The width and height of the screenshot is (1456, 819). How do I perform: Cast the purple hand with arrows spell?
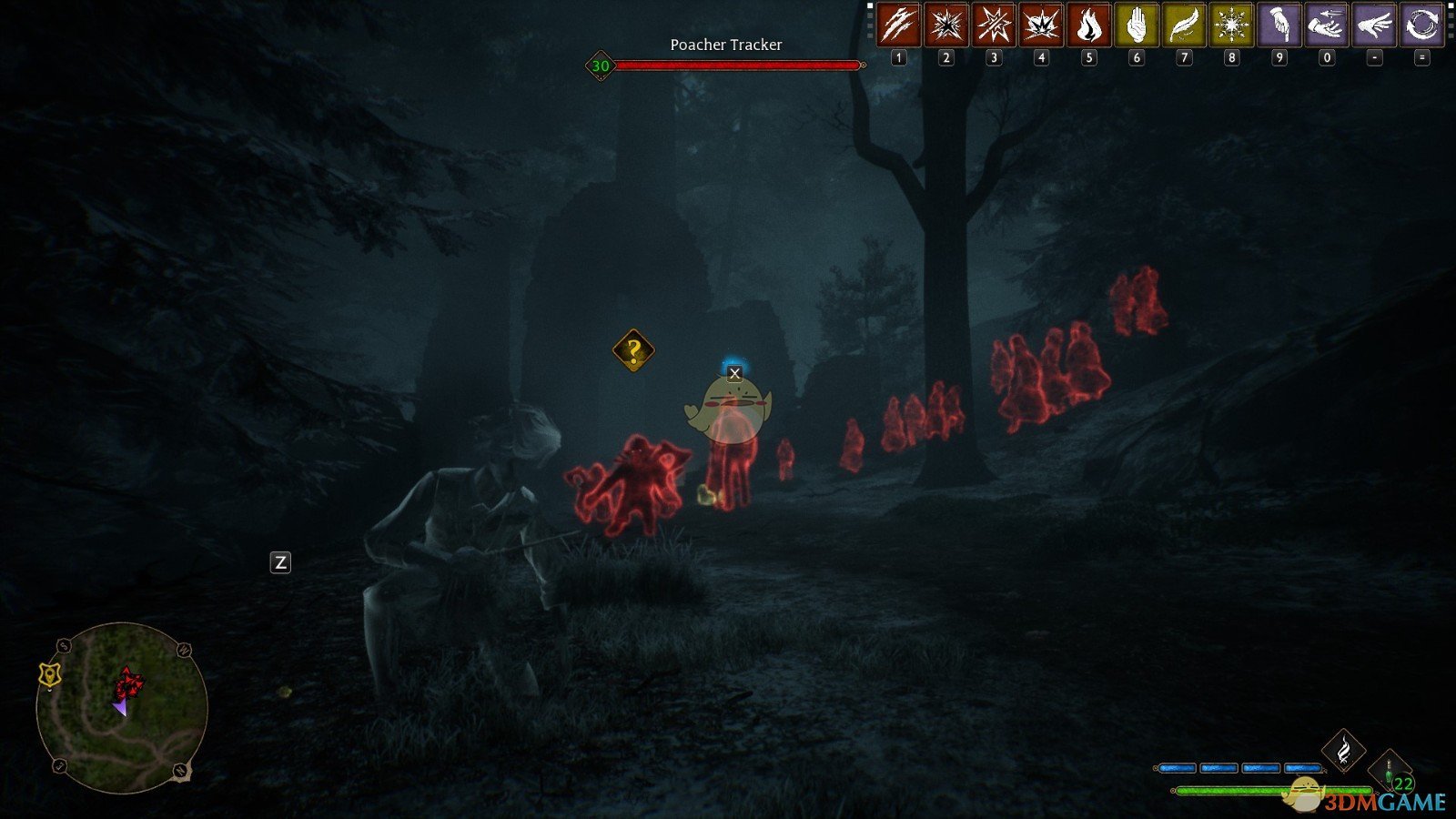point(1326,25)
